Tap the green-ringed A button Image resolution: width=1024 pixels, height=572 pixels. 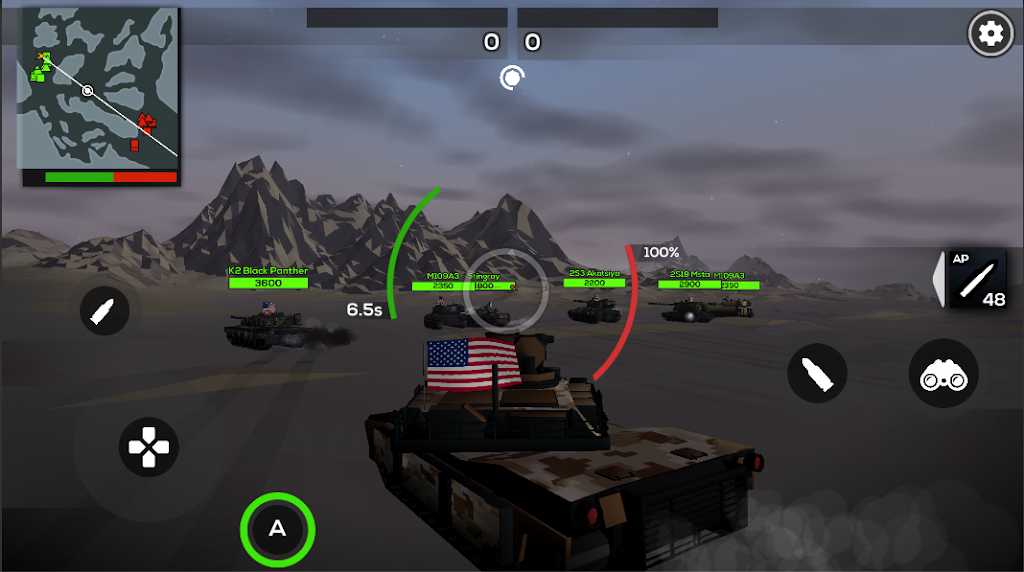point(277,529)
